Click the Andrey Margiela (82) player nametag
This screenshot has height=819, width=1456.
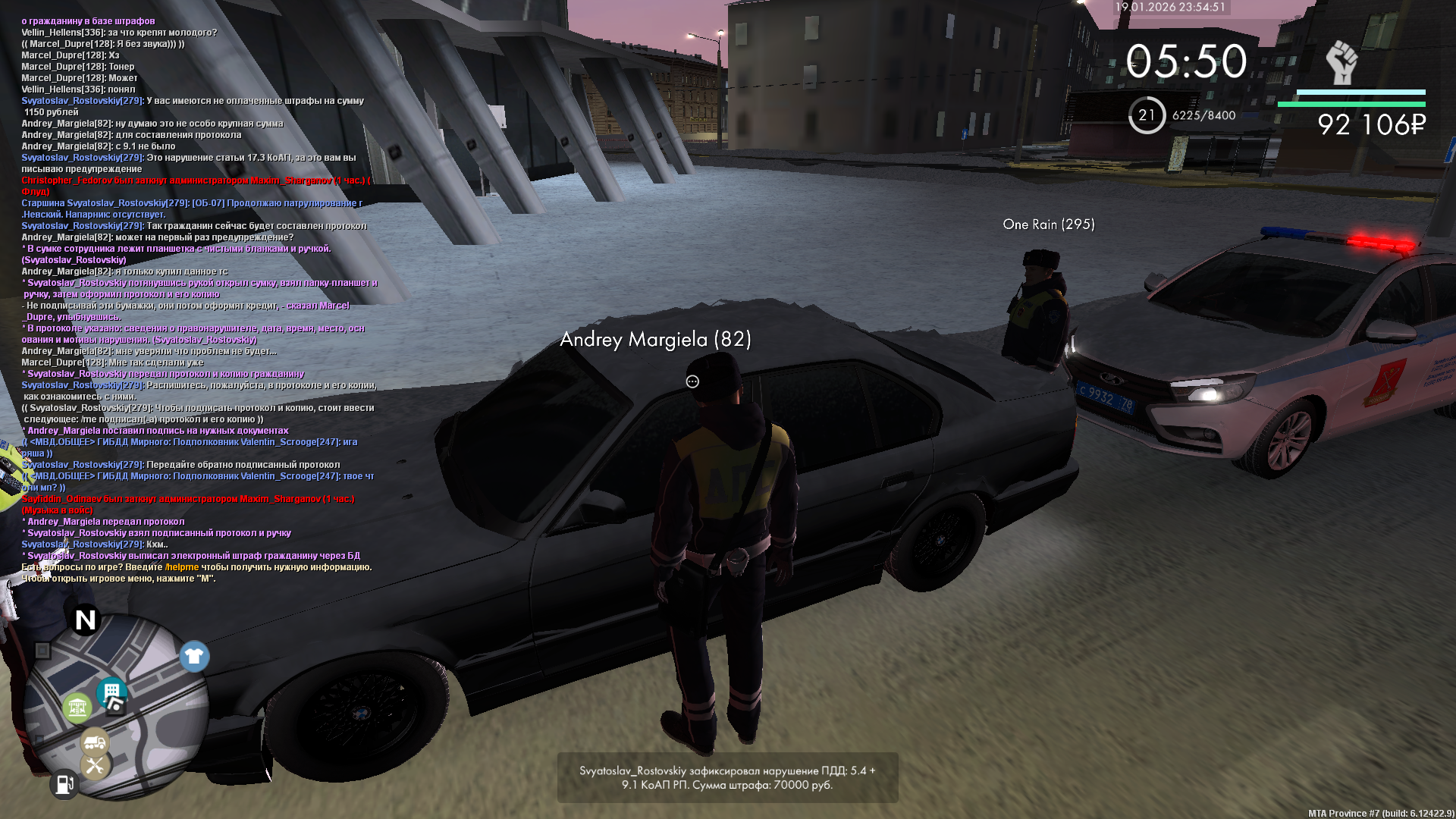point(655,340)
